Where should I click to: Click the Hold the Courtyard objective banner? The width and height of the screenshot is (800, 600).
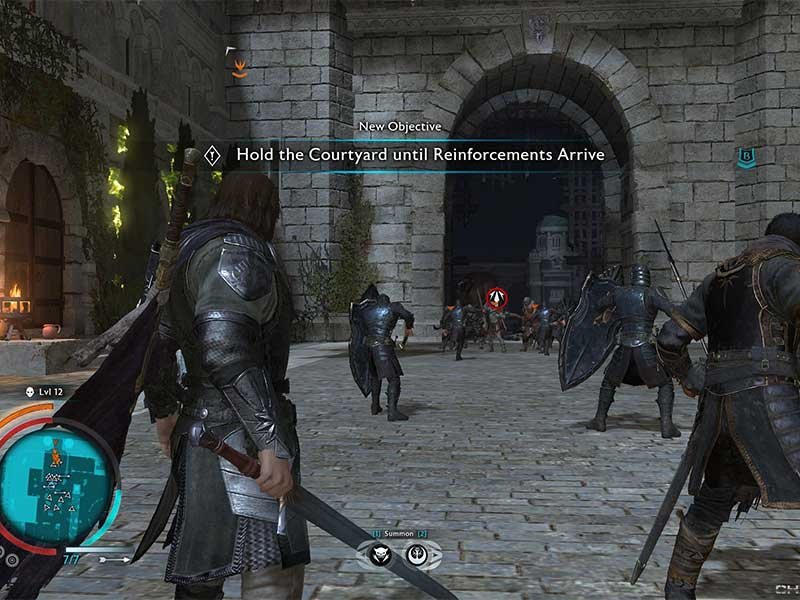(x=419, y=154)
